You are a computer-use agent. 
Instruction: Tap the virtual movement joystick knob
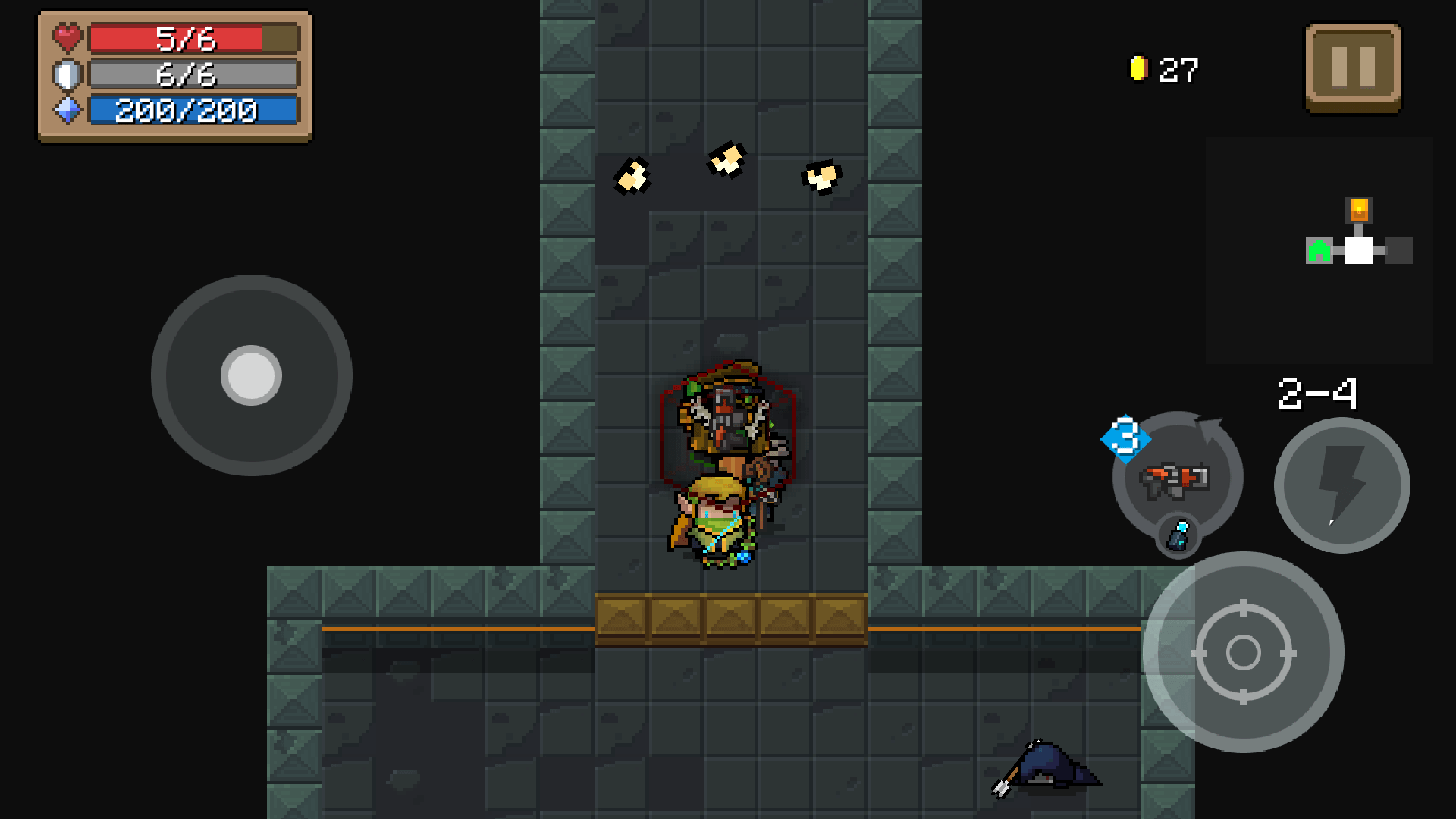pyautogui.click(x=251, y=375)
